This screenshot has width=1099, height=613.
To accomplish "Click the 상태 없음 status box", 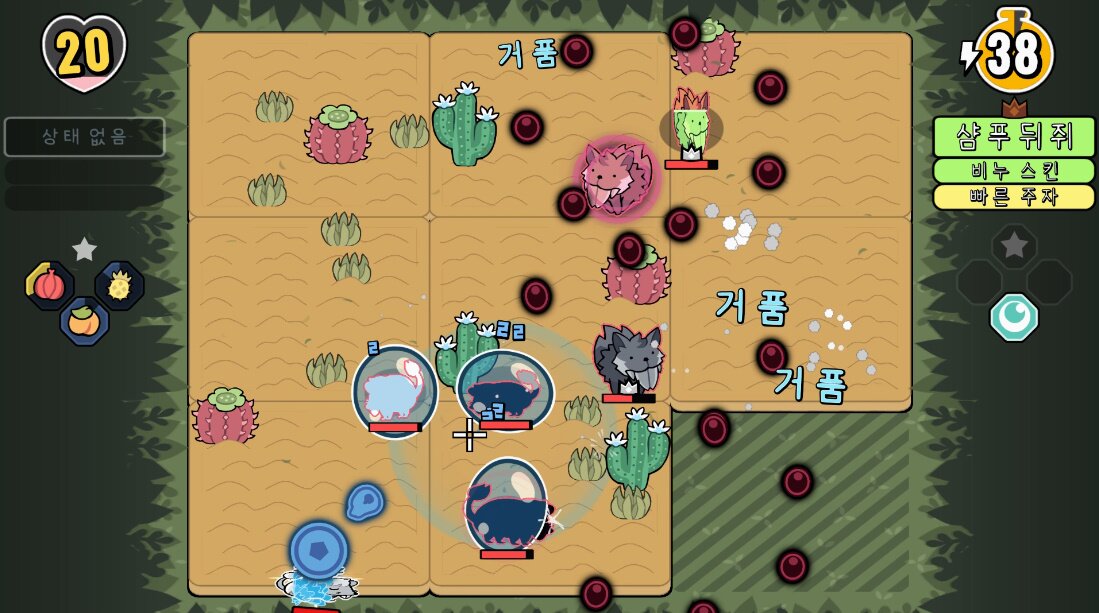I will 84,137.
